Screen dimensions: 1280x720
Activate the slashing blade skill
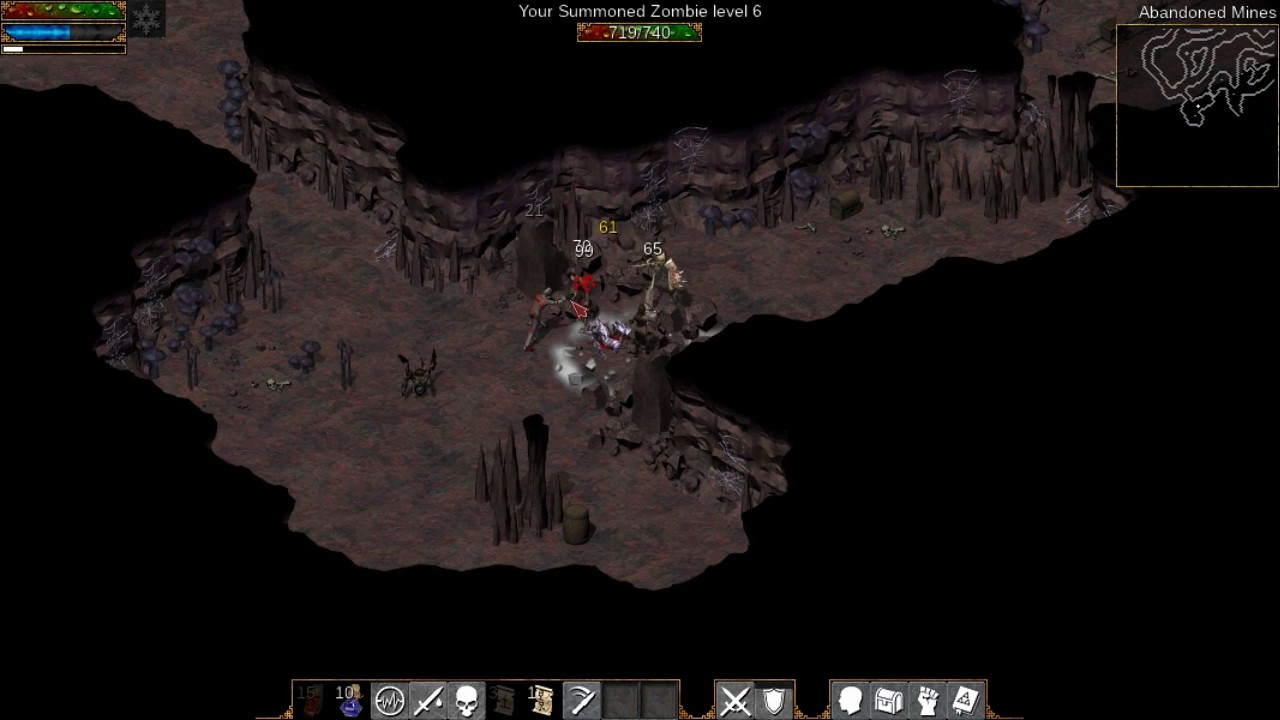(x=581, y=700)
